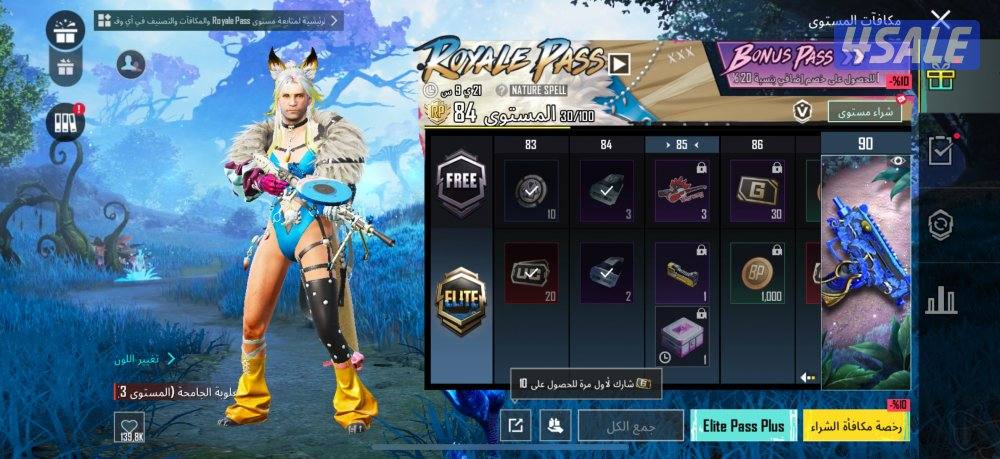This screenshot has height=459, width=1000.
Task: Choose the pink crate elite reward
Action: 682,336
